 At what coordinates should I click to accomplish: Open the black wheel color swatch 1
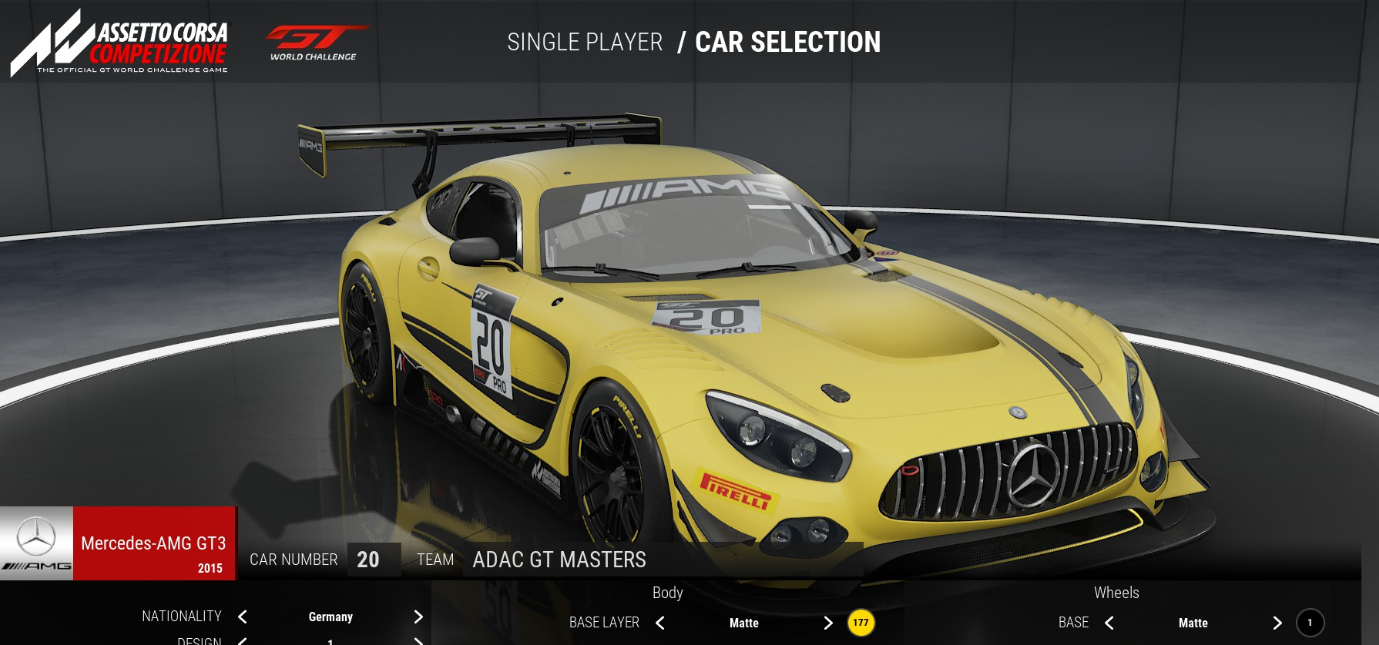[1310, 623]
